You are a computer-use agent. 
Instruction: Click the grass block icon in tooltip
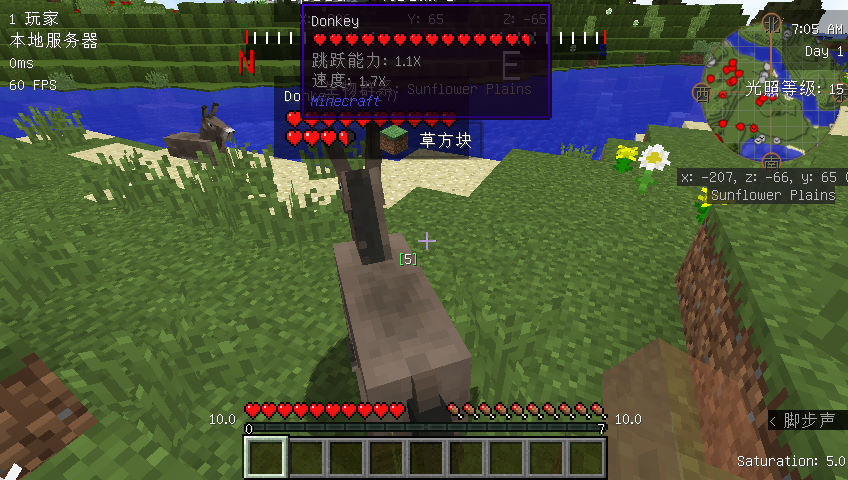394,140
